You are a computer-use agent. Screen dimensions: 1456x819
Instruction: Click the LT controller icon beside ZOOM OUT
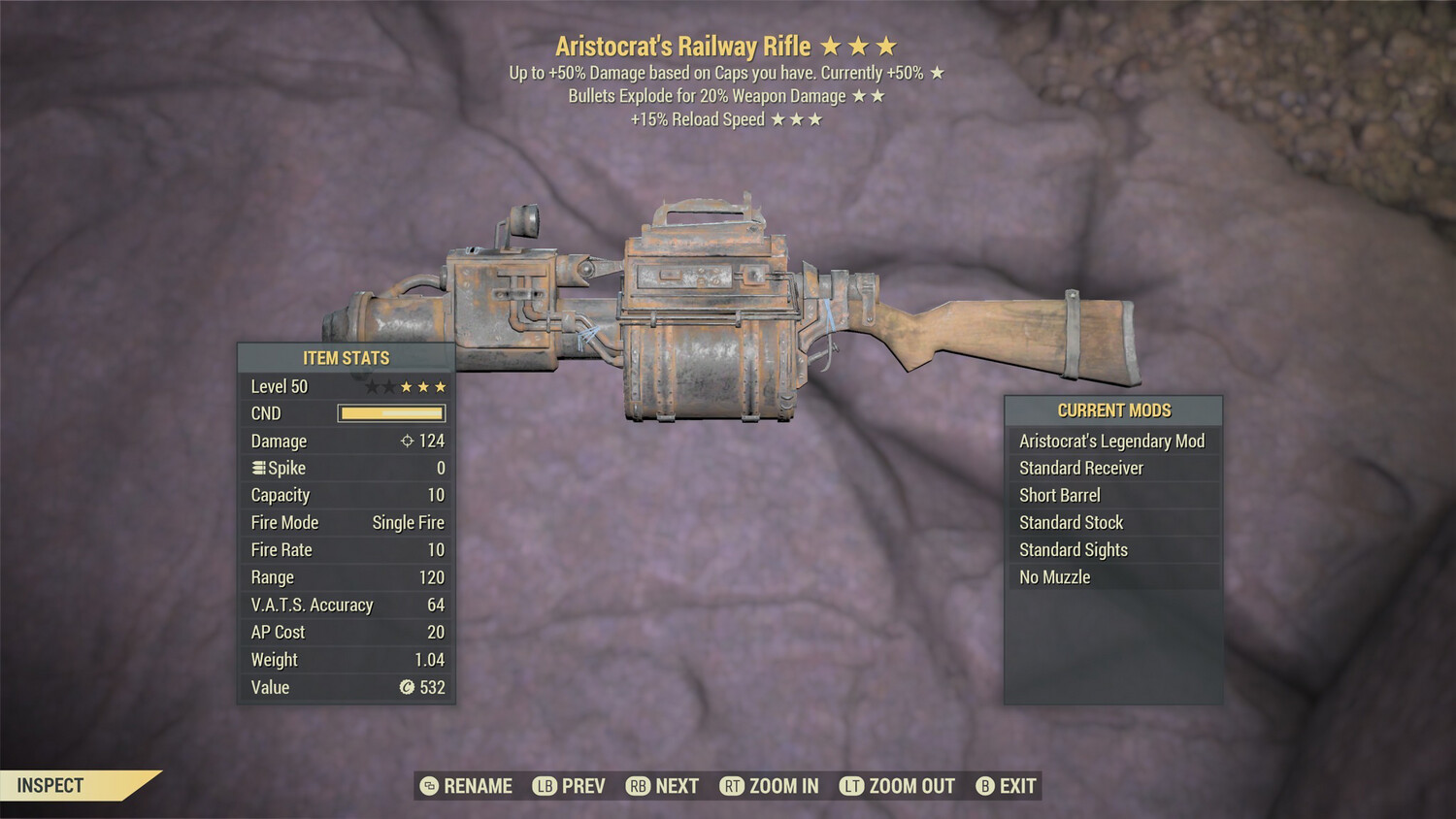tap(852, 786)
